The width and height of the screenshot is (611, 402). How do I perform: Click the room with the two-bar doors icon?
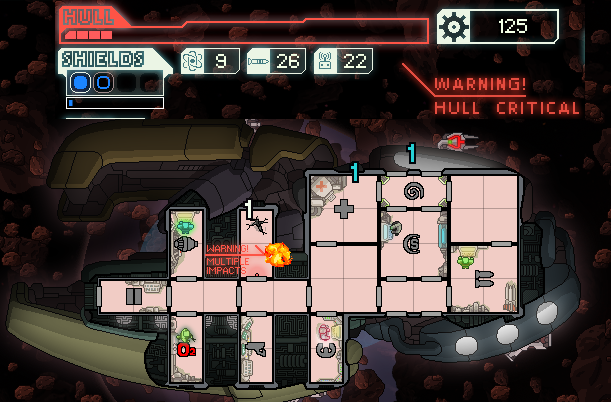pos(133,296)
